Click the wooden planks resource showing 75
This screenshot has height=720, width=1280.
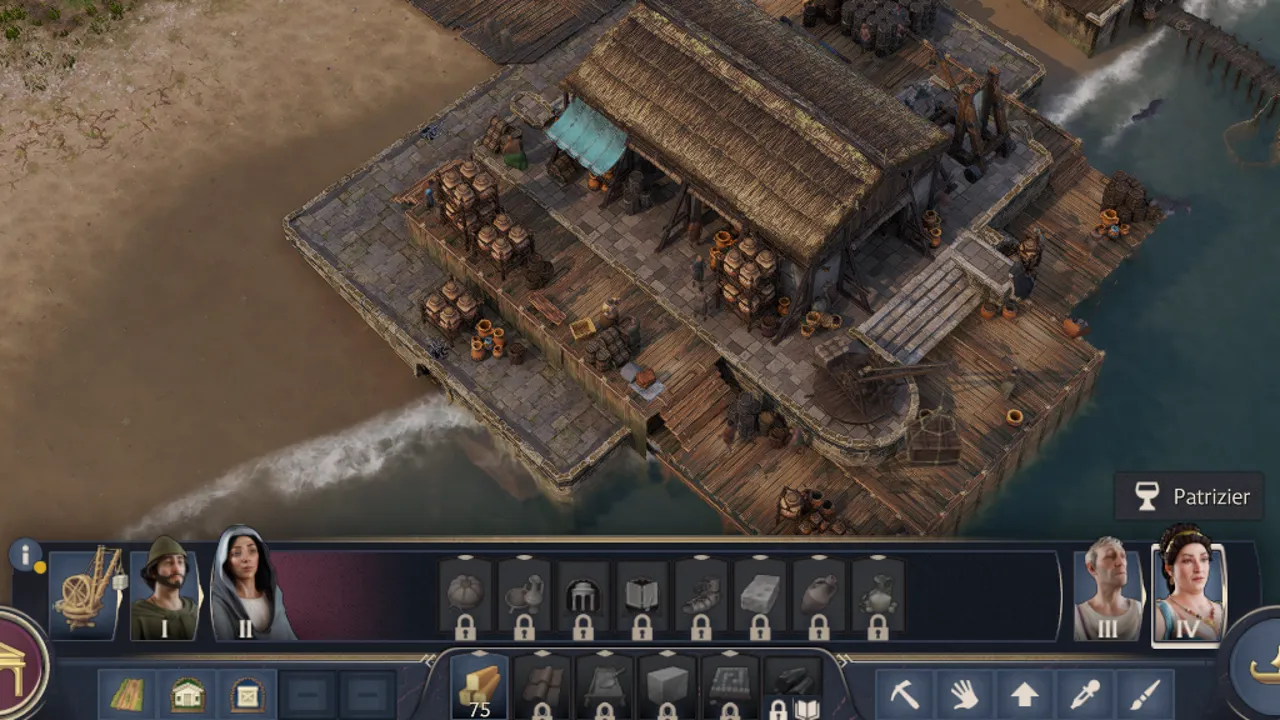click(x=479, y=687)
